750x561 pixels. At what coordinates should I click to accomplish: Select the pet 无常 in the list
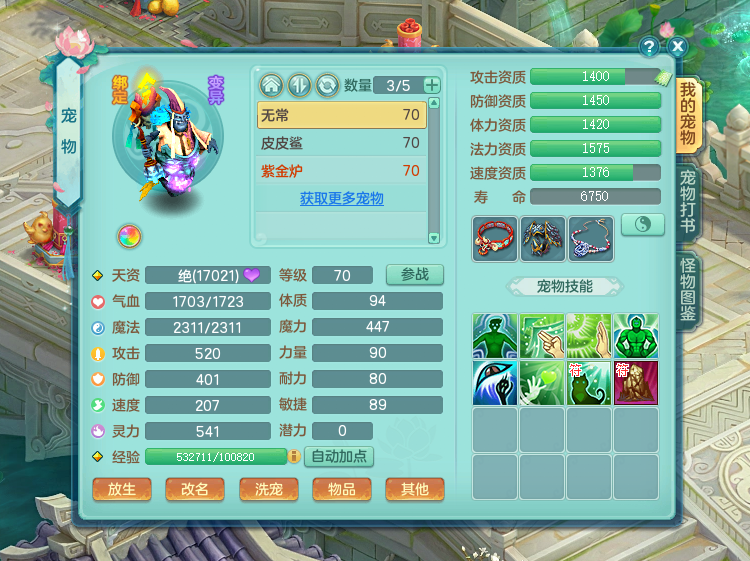point(340,115)
